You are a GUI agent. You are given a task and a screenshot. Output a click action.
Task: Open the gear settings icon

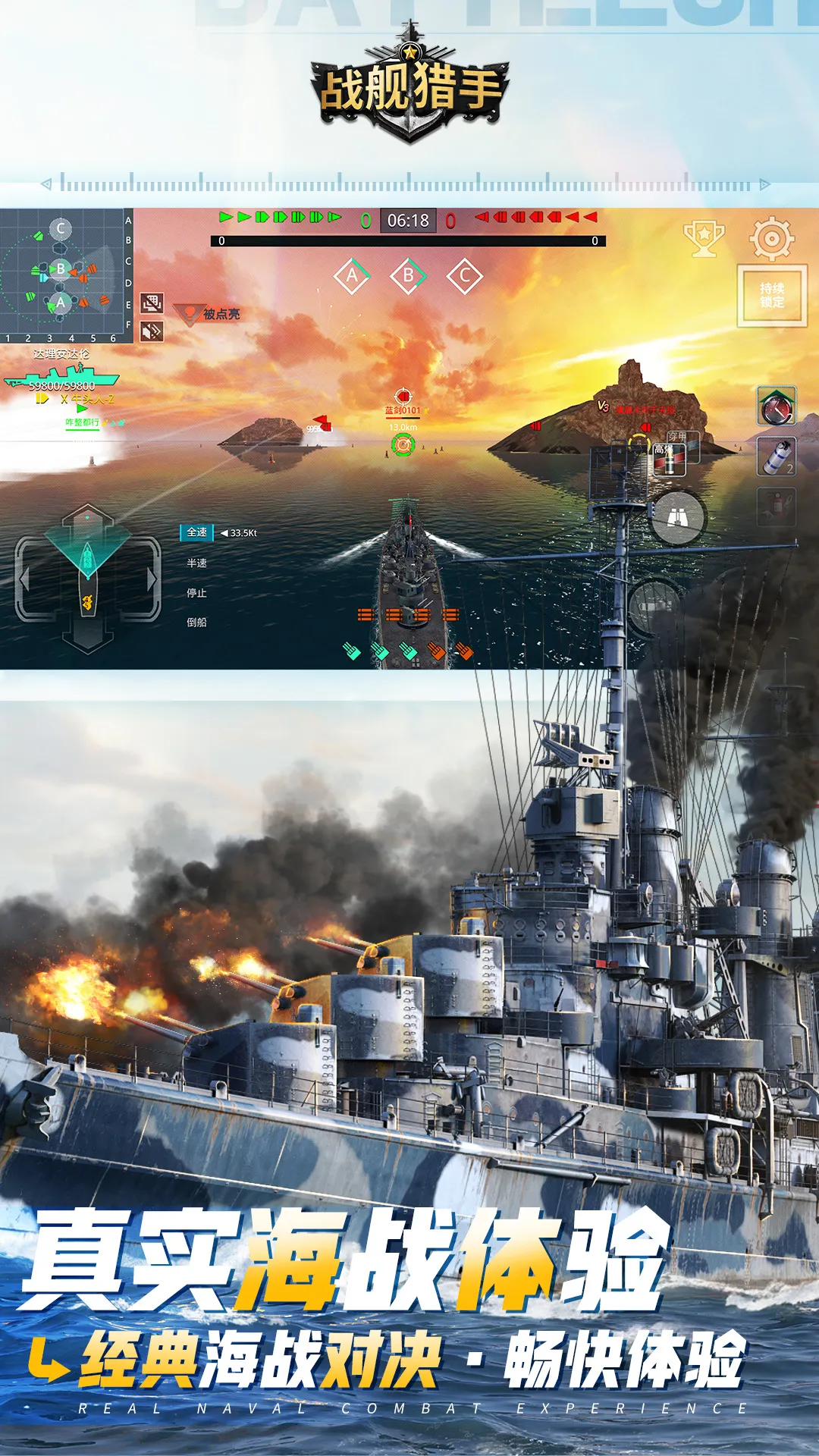pyautogui.click(x=771, y=238)
